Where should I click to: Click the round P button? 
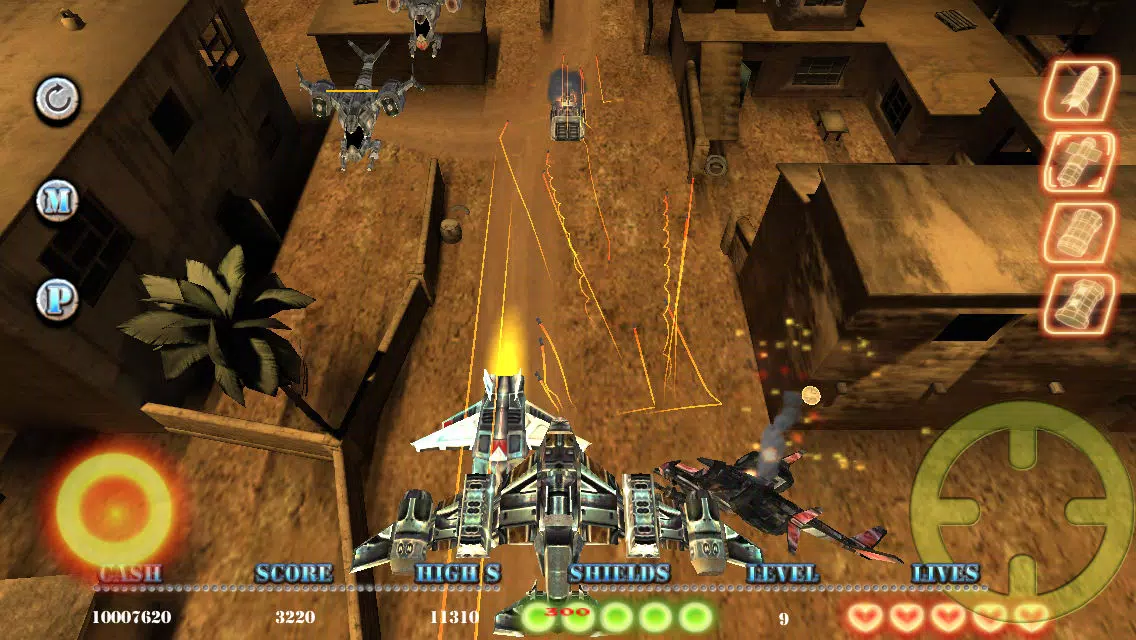[56, 299]
